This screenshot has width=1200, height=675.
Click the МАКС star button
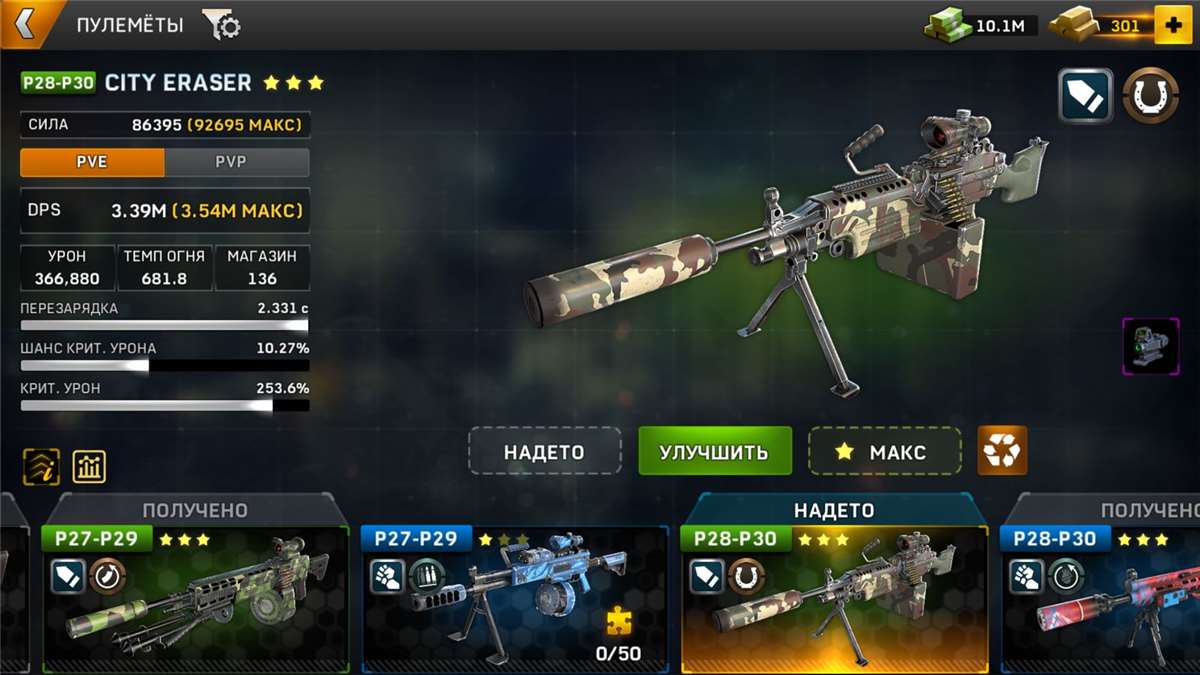pyautogui.click(x=884, y=451)
